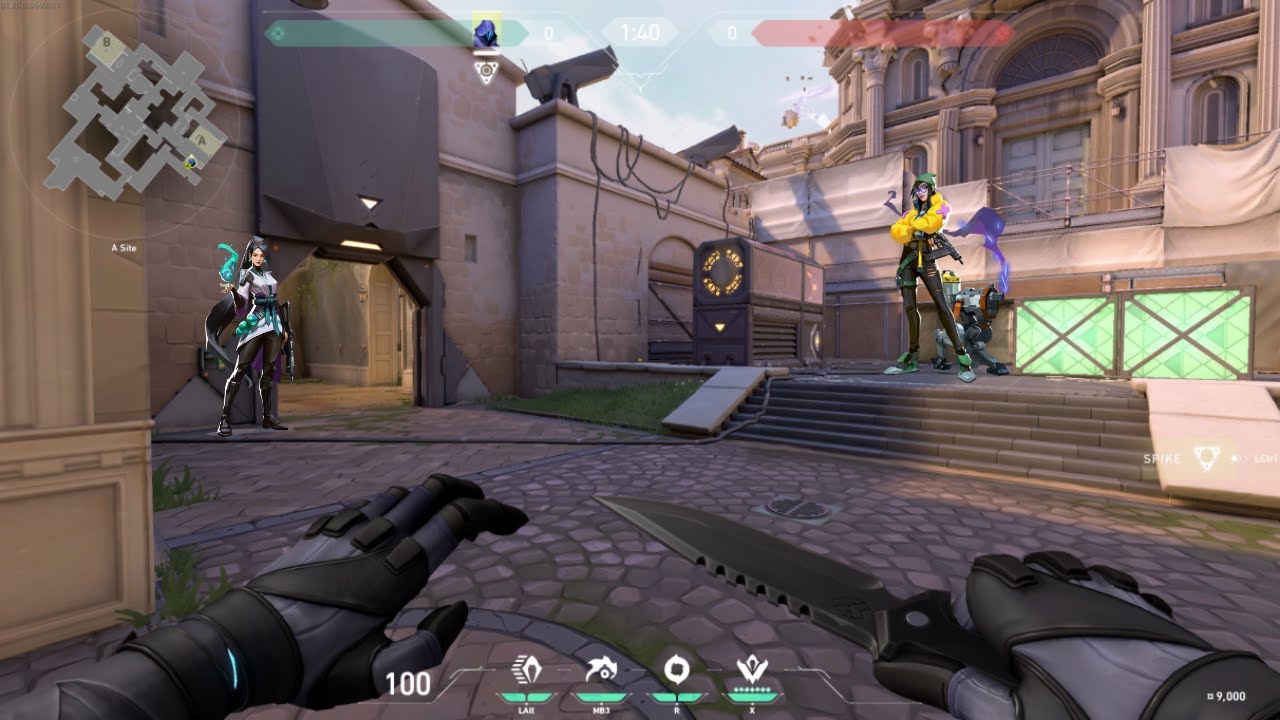Activate the Paranoia ability icon
This screenshot has width=1280, height=720.
(x=600, y=670)
